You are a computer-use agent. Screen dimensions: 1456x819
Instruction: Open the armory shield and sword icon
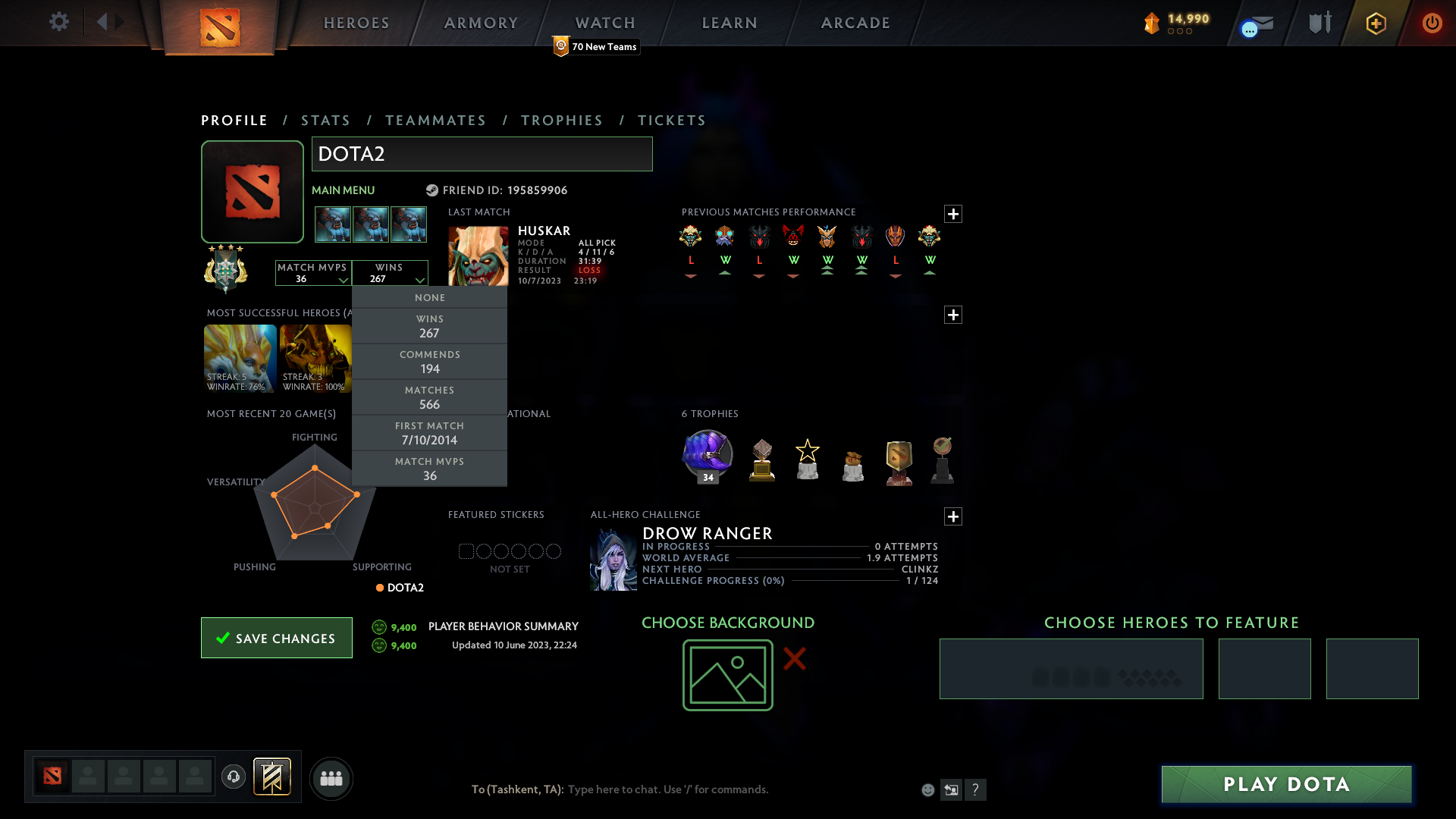(1319, 23)
